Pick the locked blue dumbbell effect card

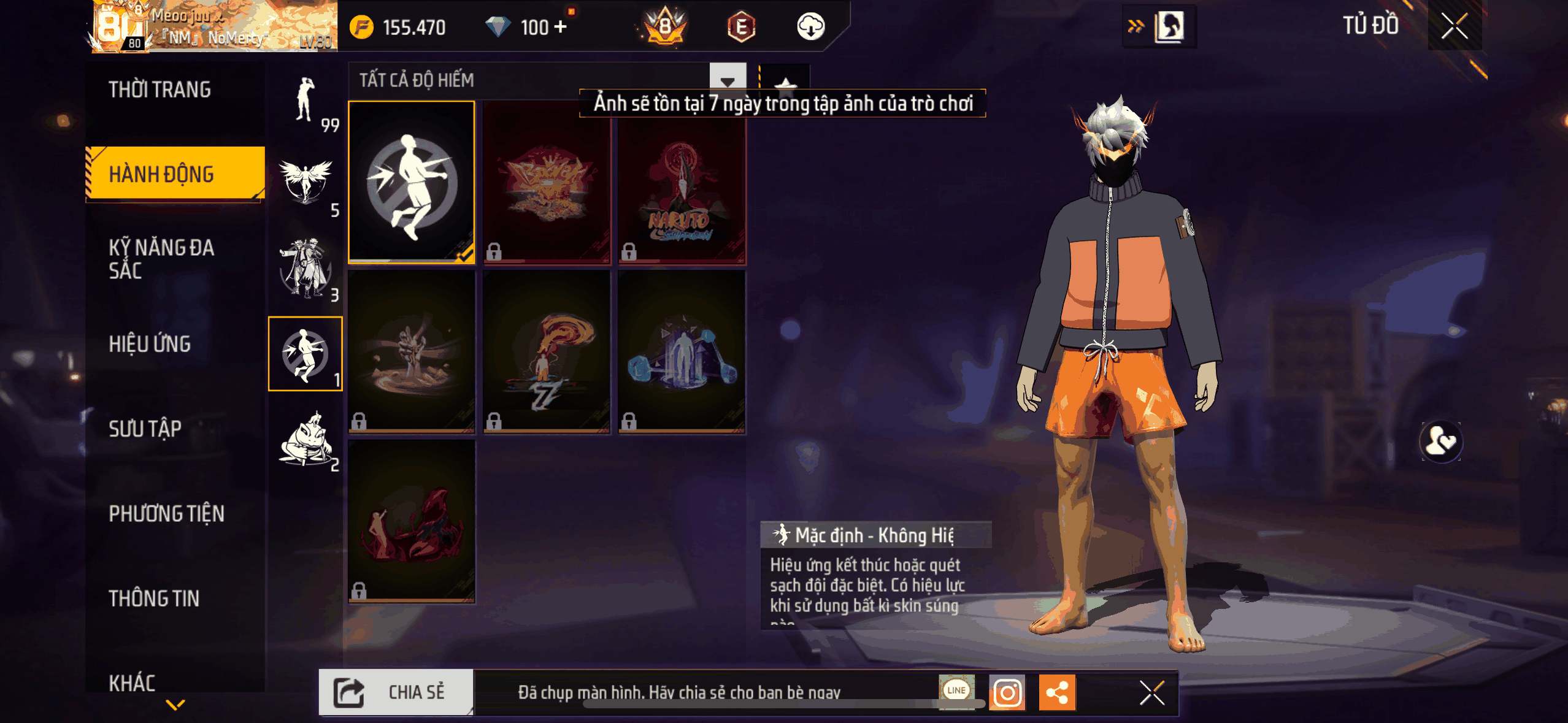tap(682, 351)
